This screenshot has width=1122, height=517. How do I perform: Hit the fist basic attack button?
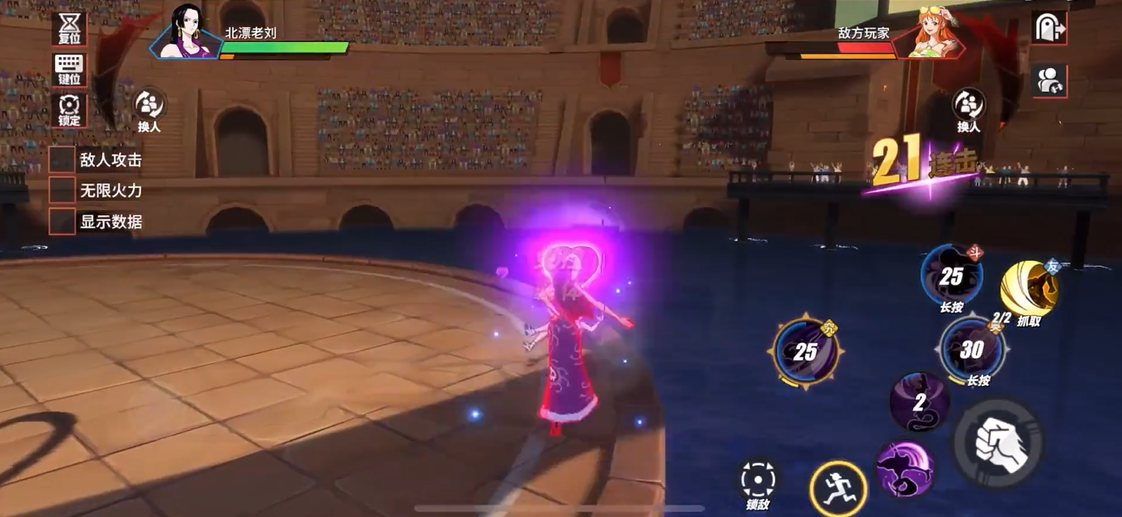[x=997, y=443]
